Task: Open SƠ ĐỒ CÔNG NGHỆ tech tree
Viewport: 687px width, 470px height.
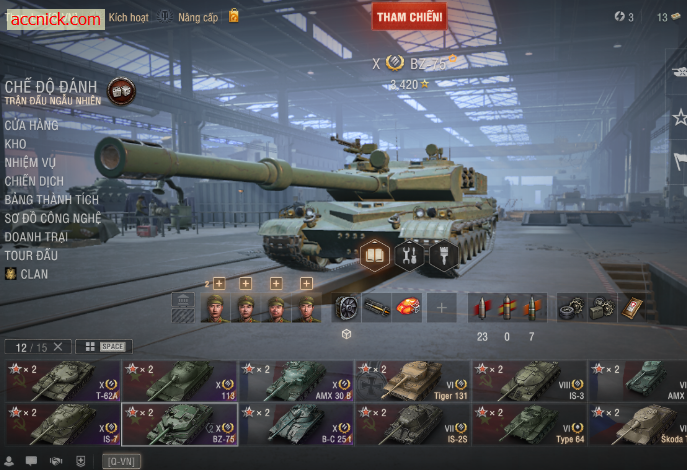Action: pyautogui.click(x=52, y=217)
